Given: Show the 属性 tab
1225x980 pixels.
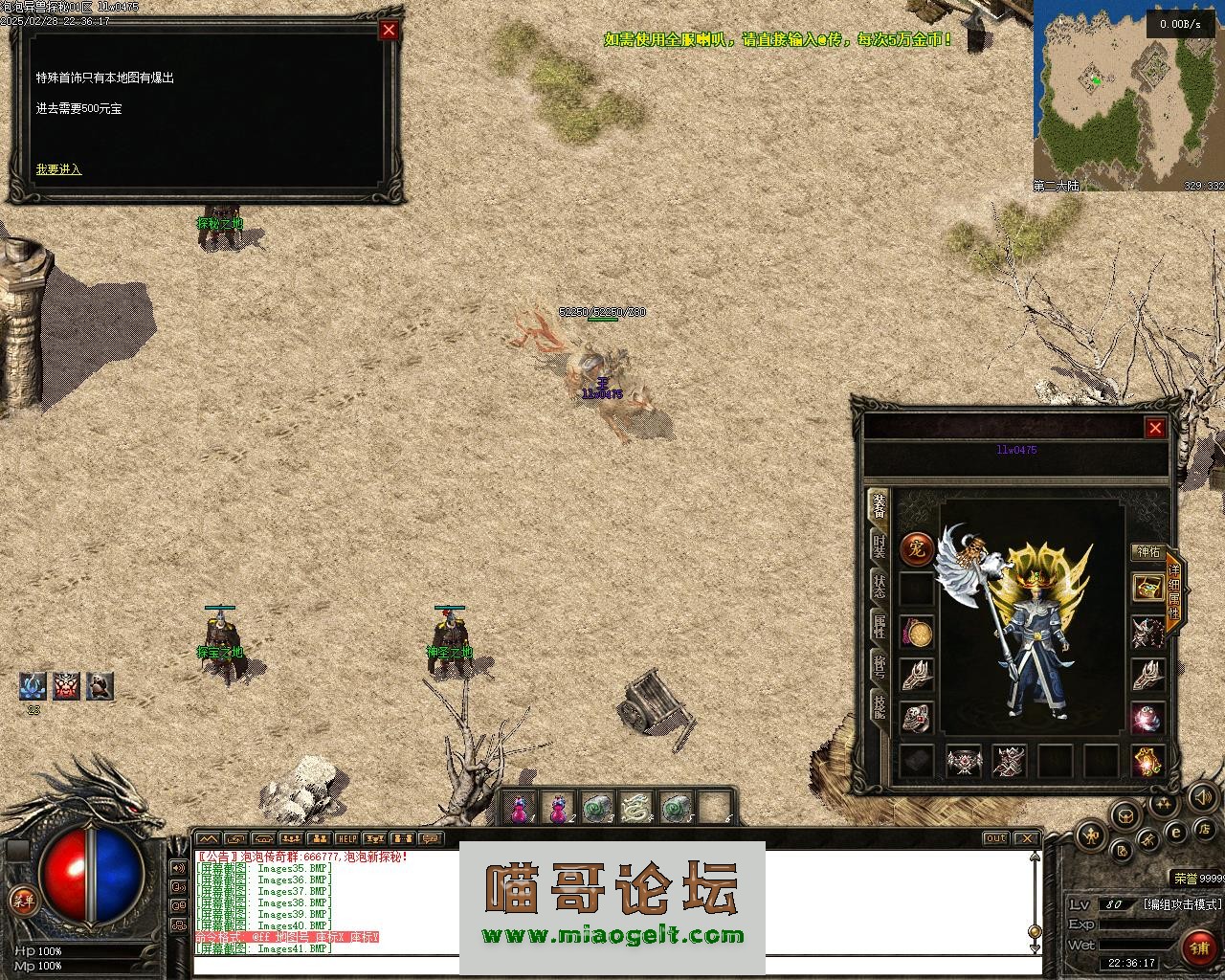Looking at the screenshot, I should click(x=878, y=626).
